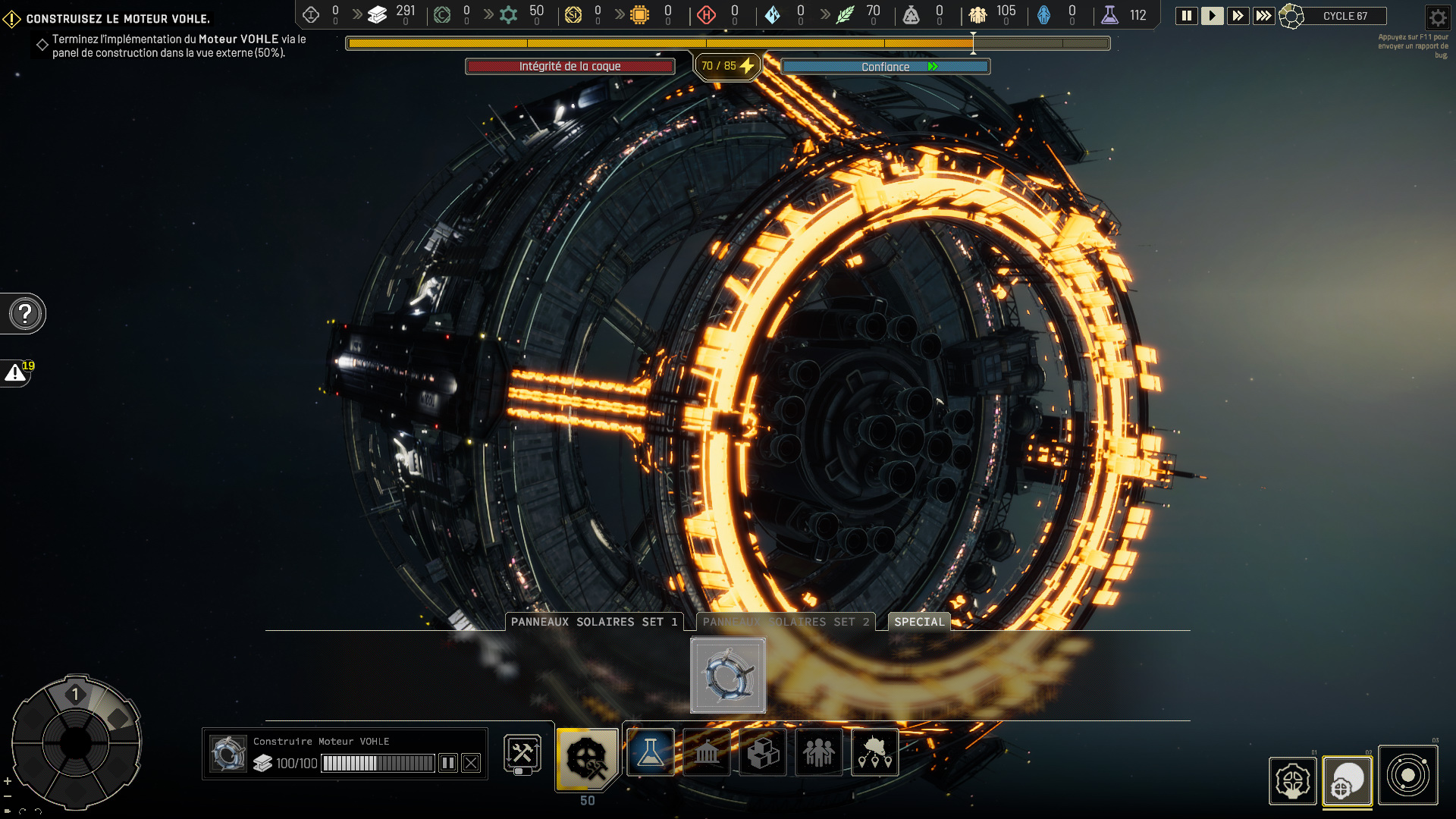Set game speed to normal play
Viewport: 1456px width, 819px height.
(x=1212, y=15)
